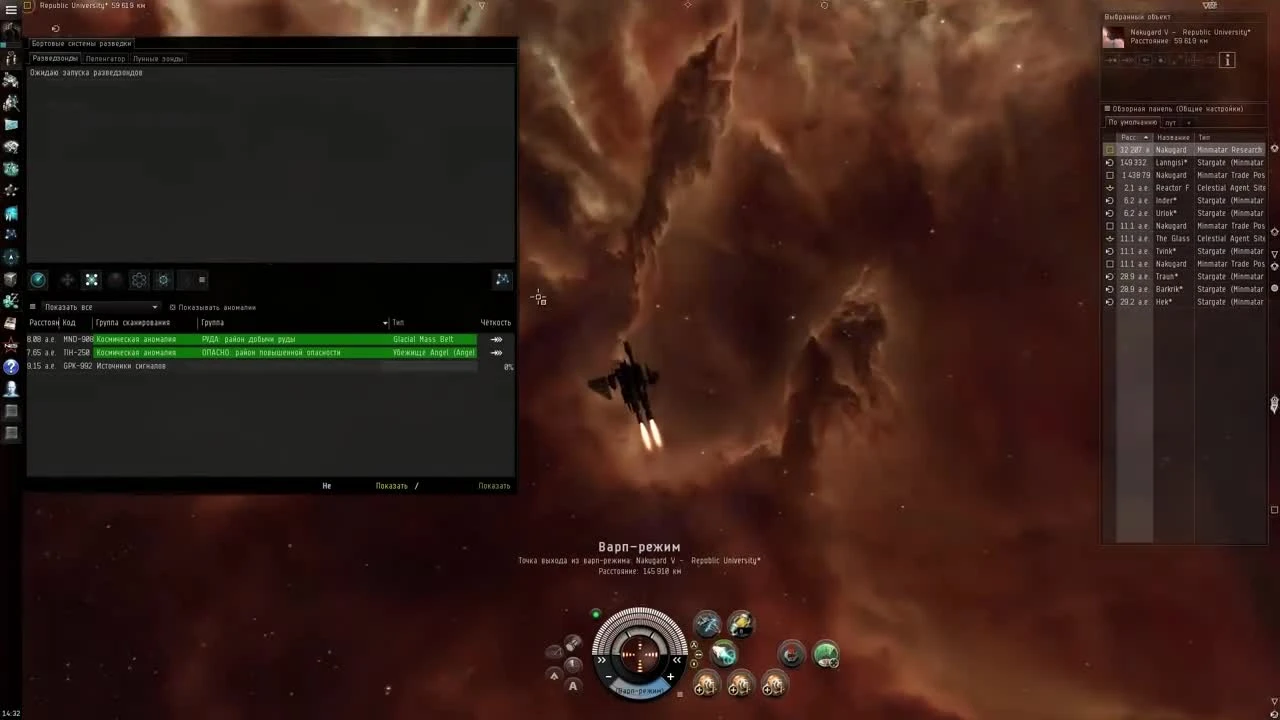Screen dimensions: 1280x720
Task: Open the solar system map icon in scanner toolbar
Action: pos(502,279)
